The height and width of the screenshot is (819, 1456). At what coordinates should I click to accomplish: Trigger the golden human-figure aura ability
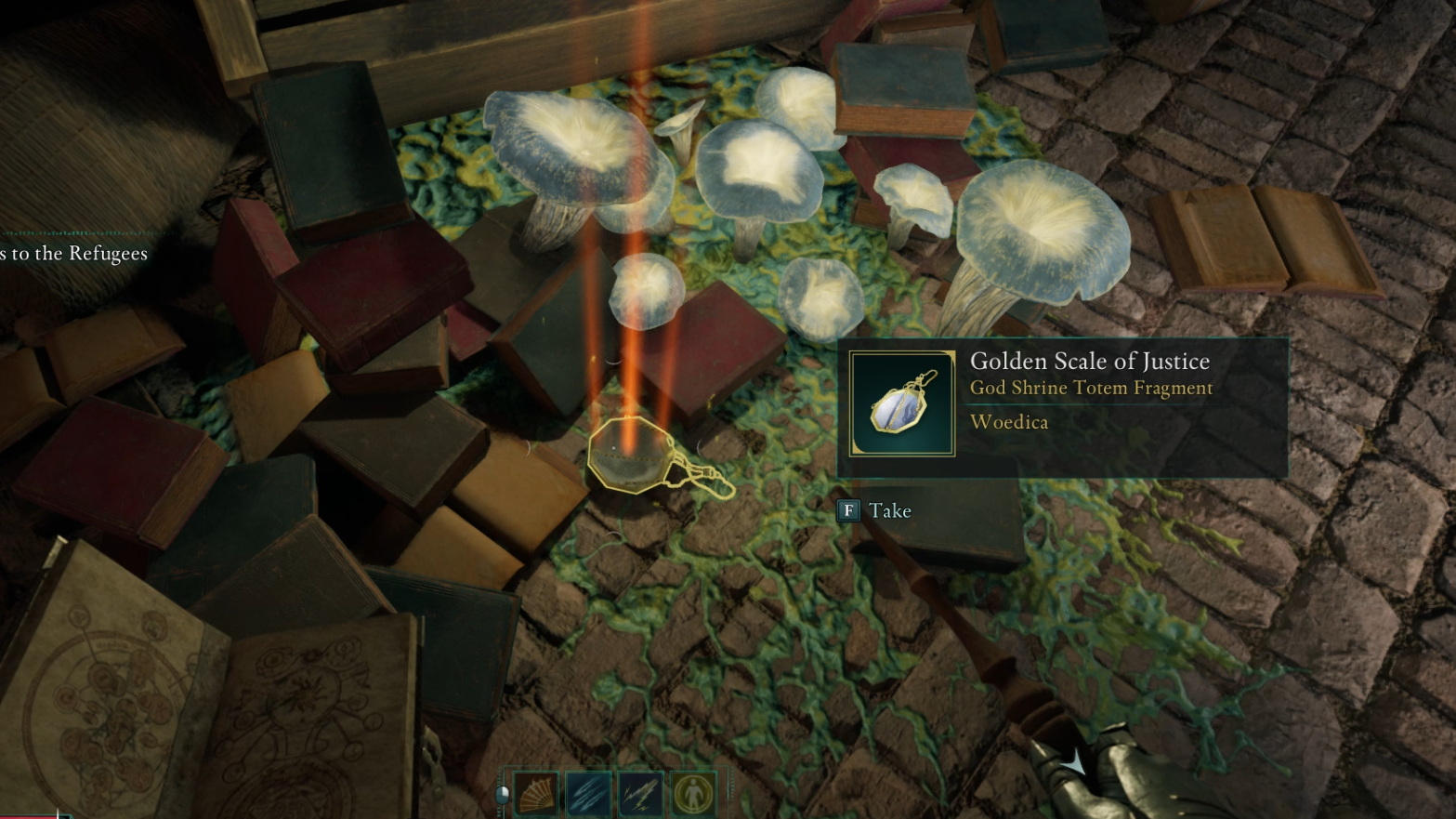(692, 795)
